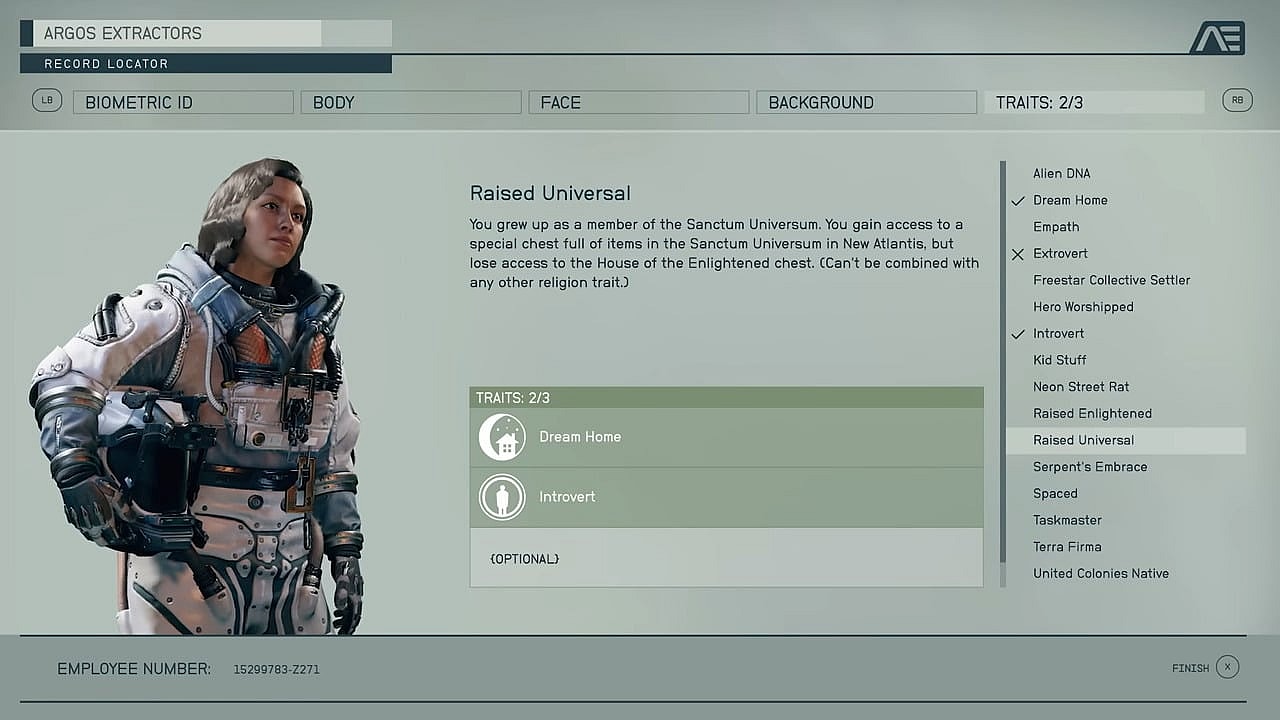
Task: Click the empty Optional trait slot
Action: point(726,558)
